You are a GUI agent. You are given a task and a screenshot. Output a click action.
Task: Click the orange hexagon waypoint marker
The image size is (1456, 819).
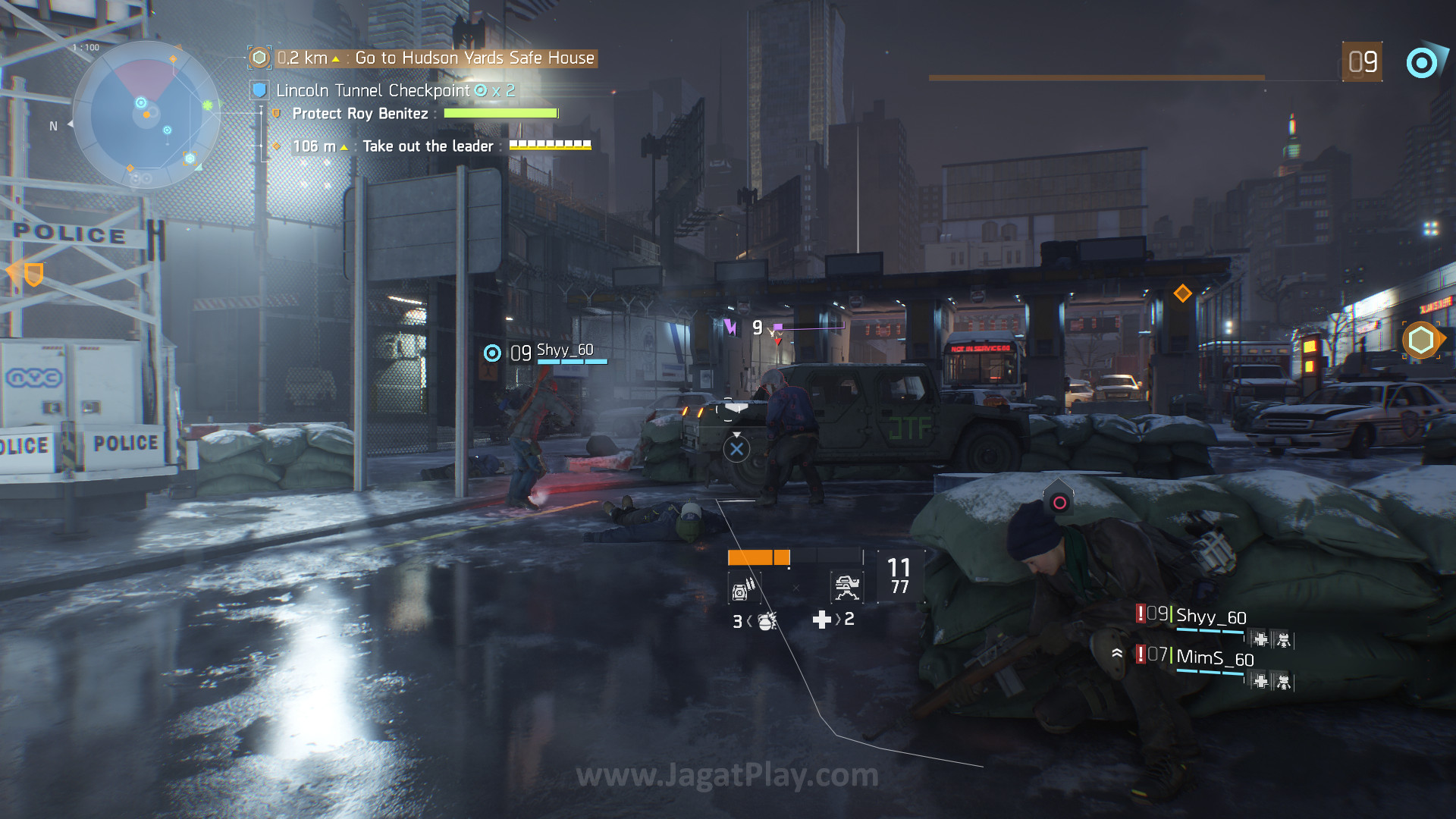(x=1420, y=340)
